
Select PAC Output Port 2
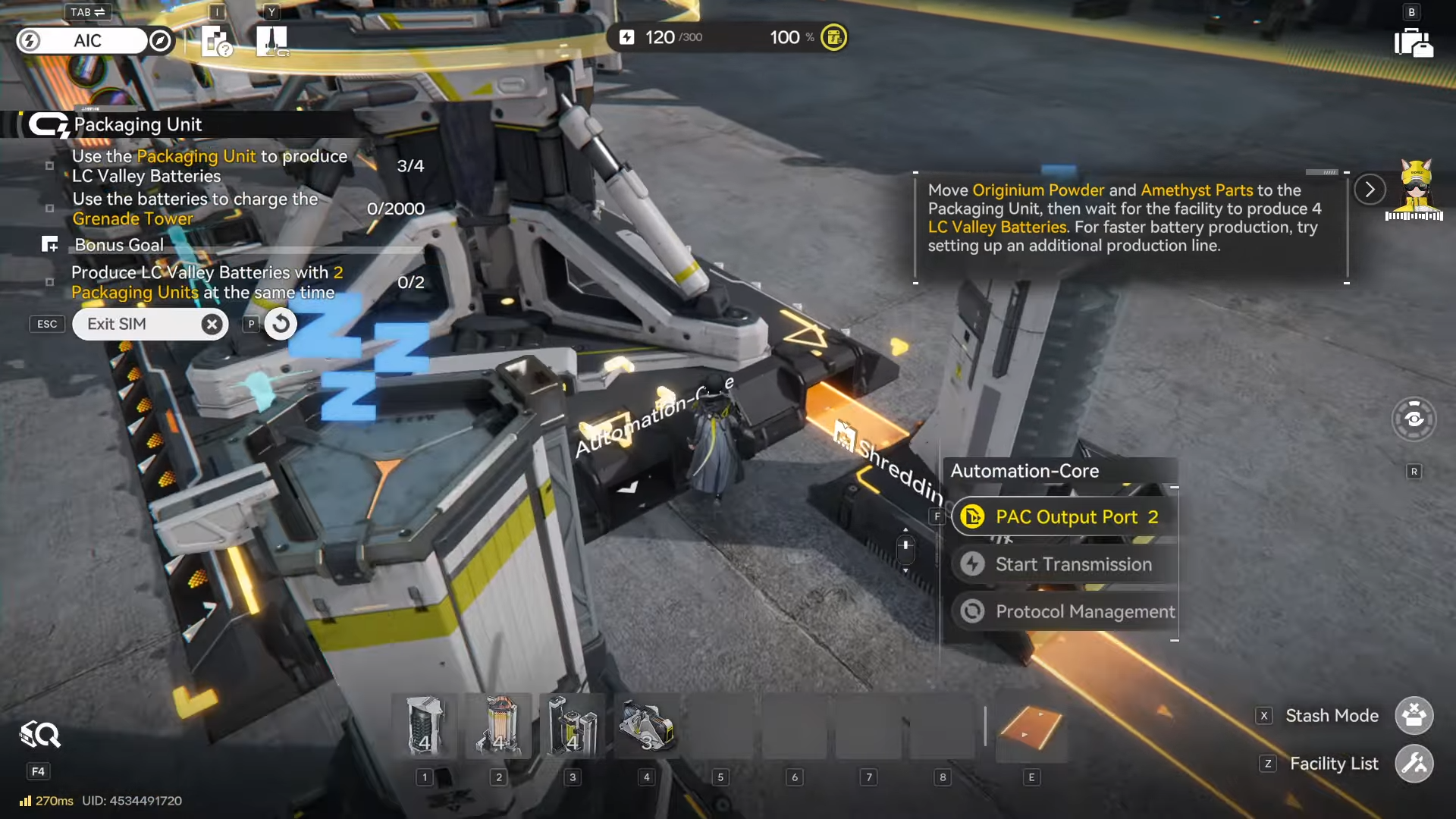click(1065, 517)
